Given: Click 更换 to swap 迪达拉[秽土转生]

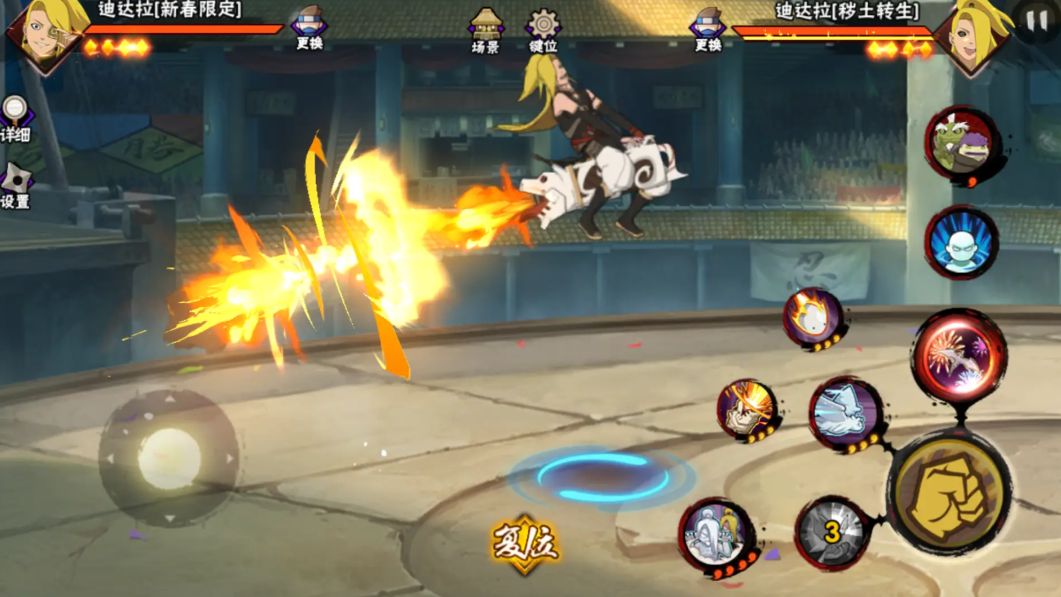Looking at the screenshot, I should [708, 28].
